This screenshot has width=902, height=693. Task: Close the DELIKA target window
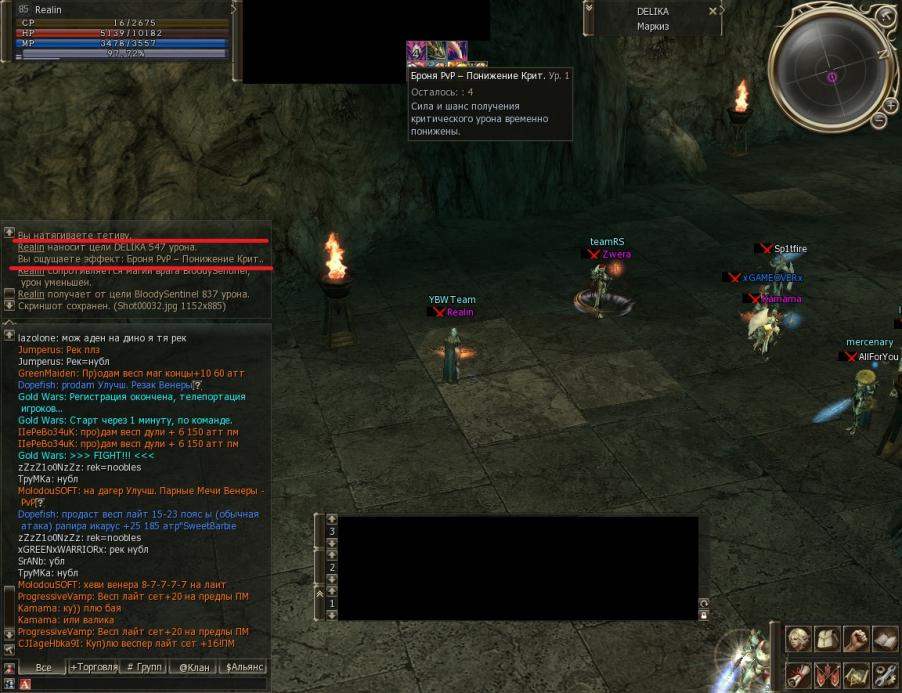pyautogui.click(x=713, y=11)
